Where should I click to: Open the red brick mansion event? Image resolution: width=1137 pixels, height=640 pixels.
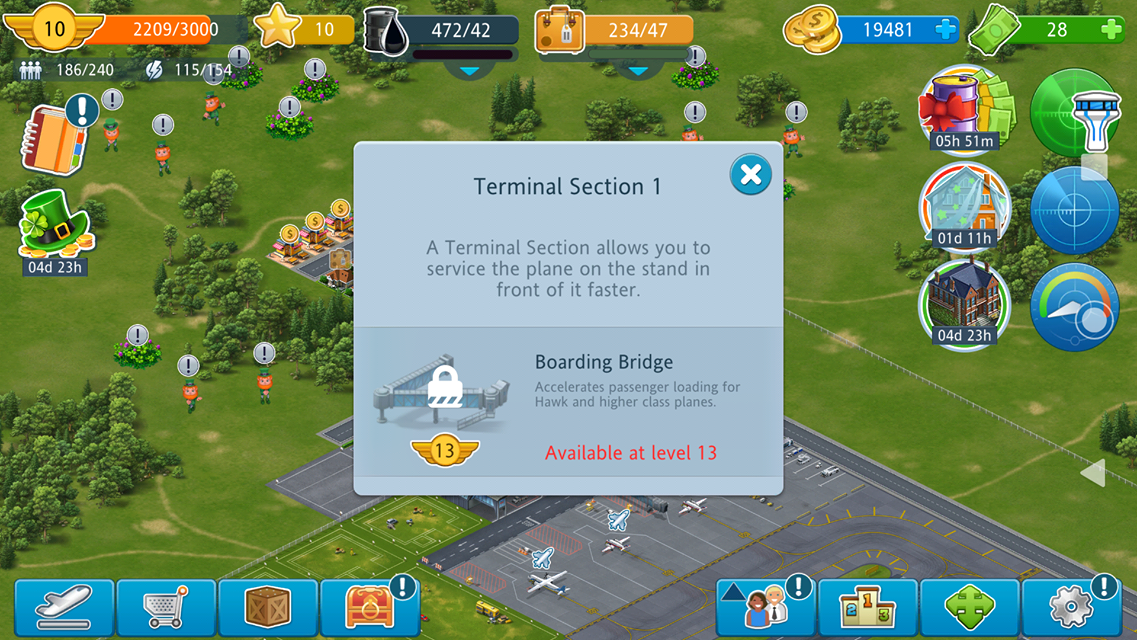coord(965,303)
